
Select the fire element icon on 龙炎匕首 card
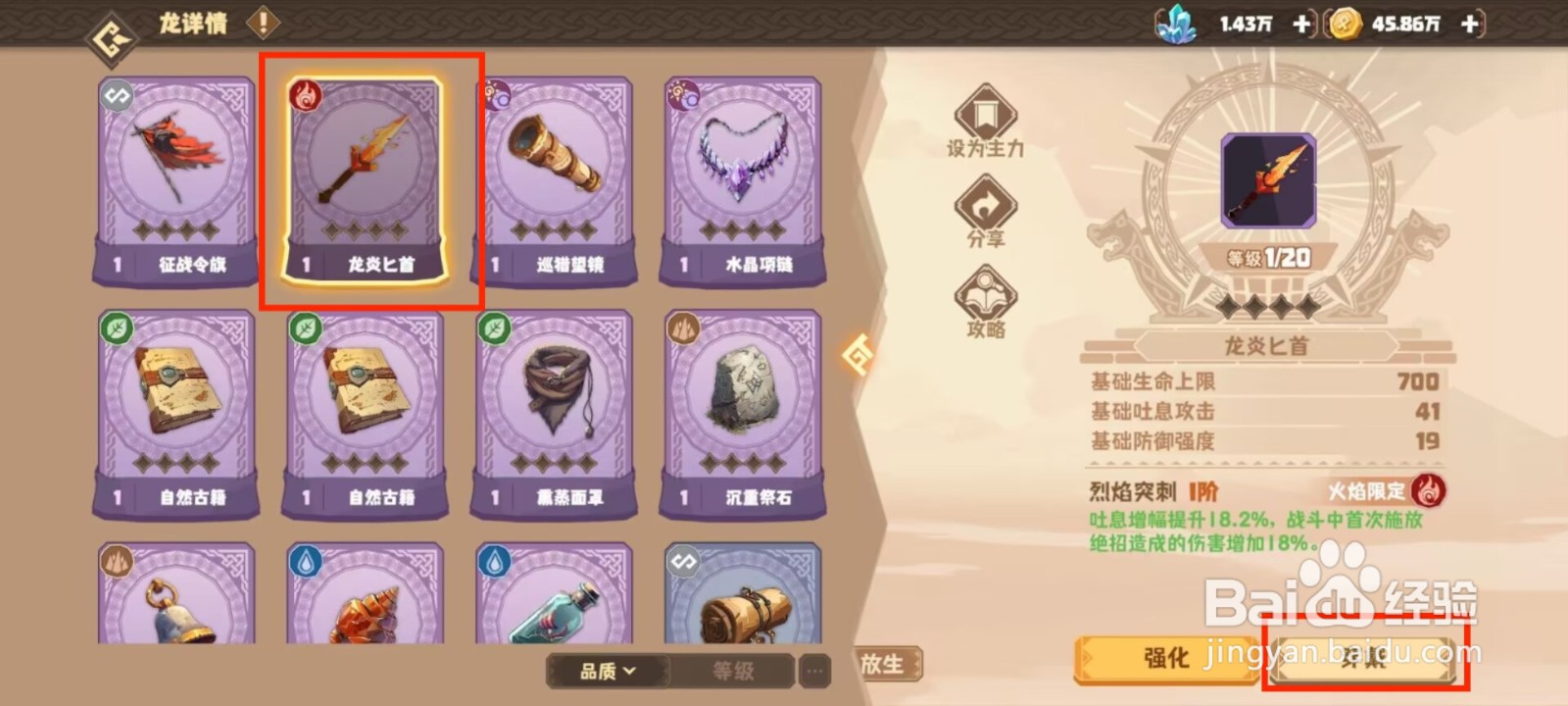click(x=304, y=95)
